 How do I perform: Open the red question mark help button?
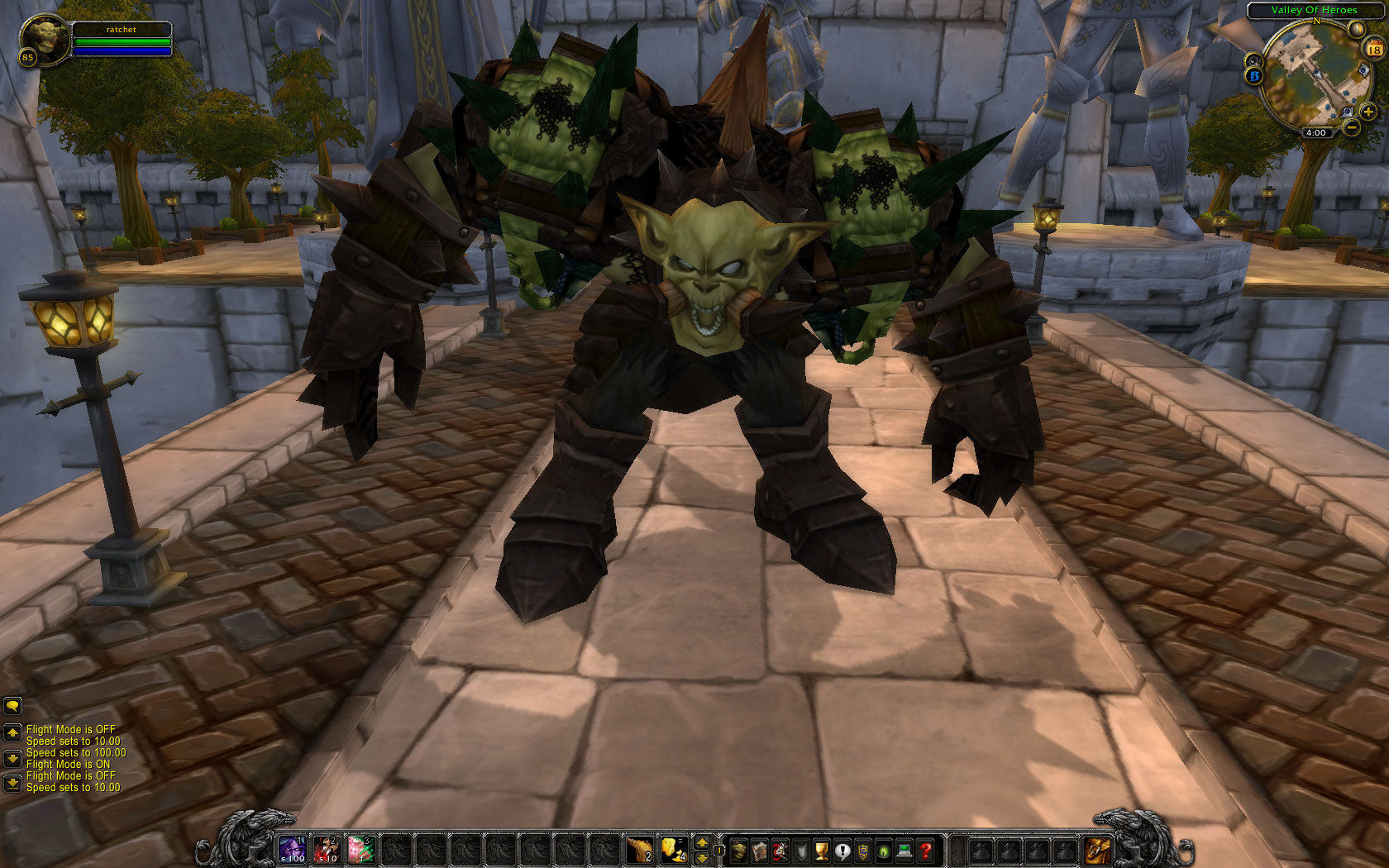[x=925, y=851]
